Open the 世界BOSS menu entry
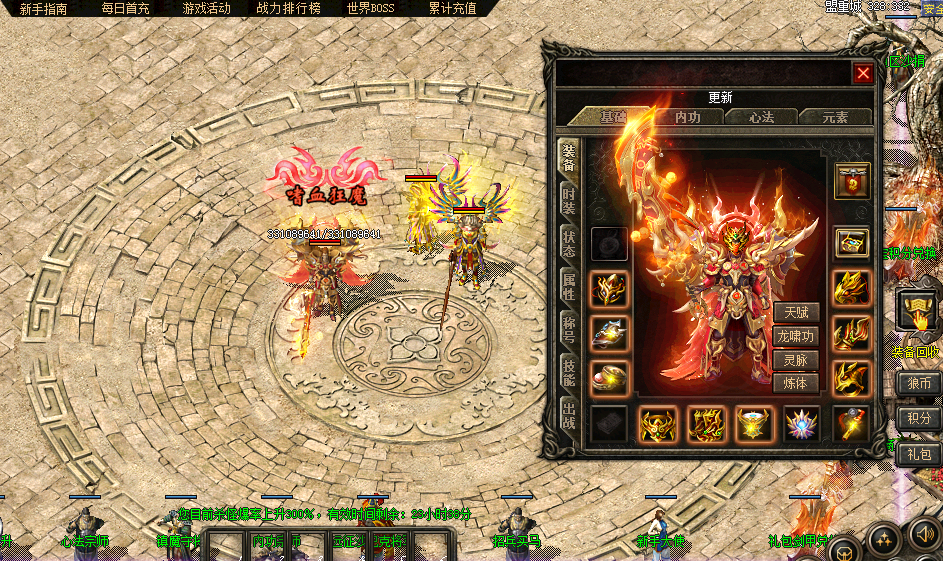 click(x=371, y=8)
